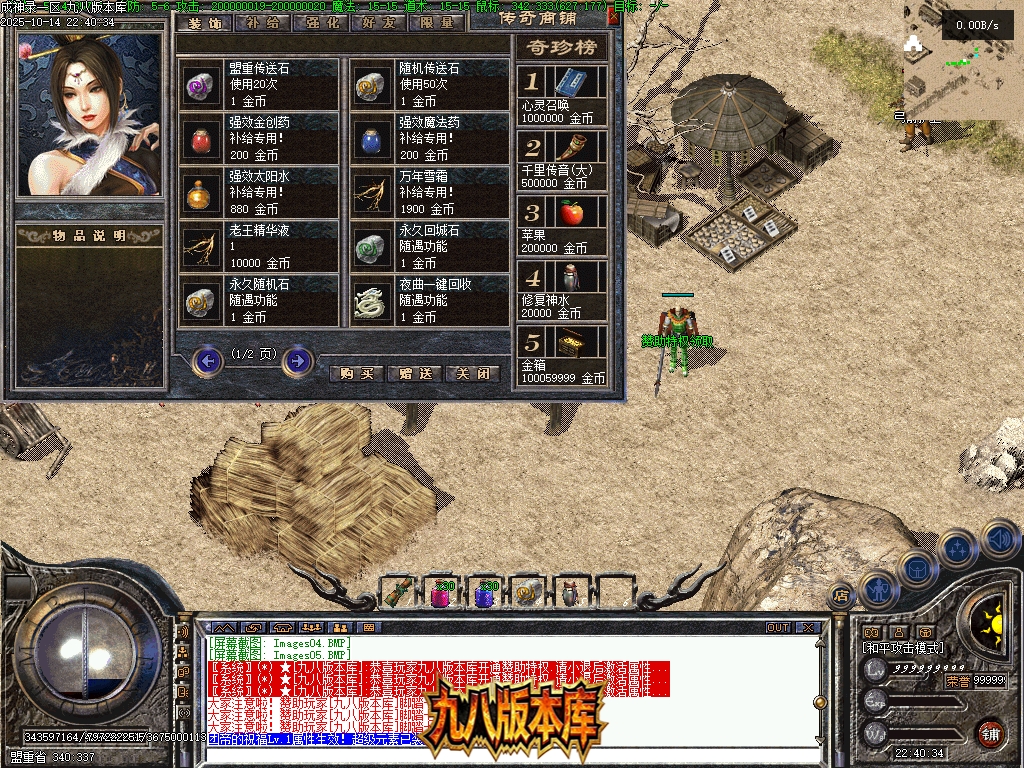Gift the item with 赠送 button
1024x768 pixels.
414,374
